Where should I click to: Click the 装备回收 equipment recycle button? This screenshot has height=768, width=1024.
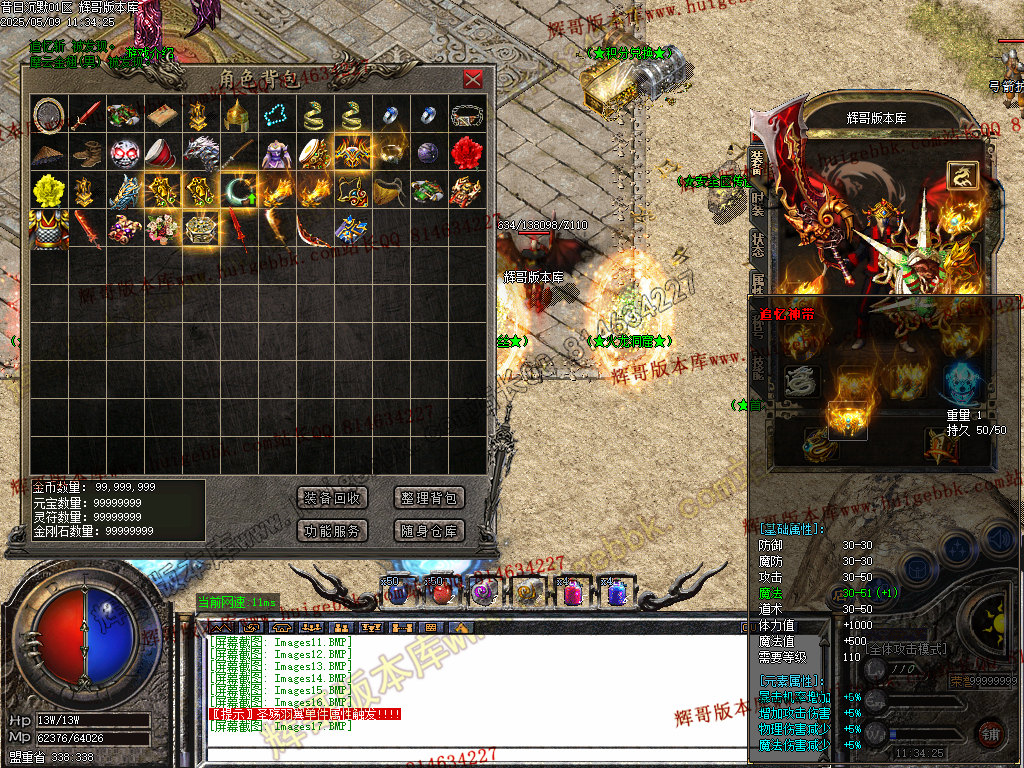coord(333,498)
